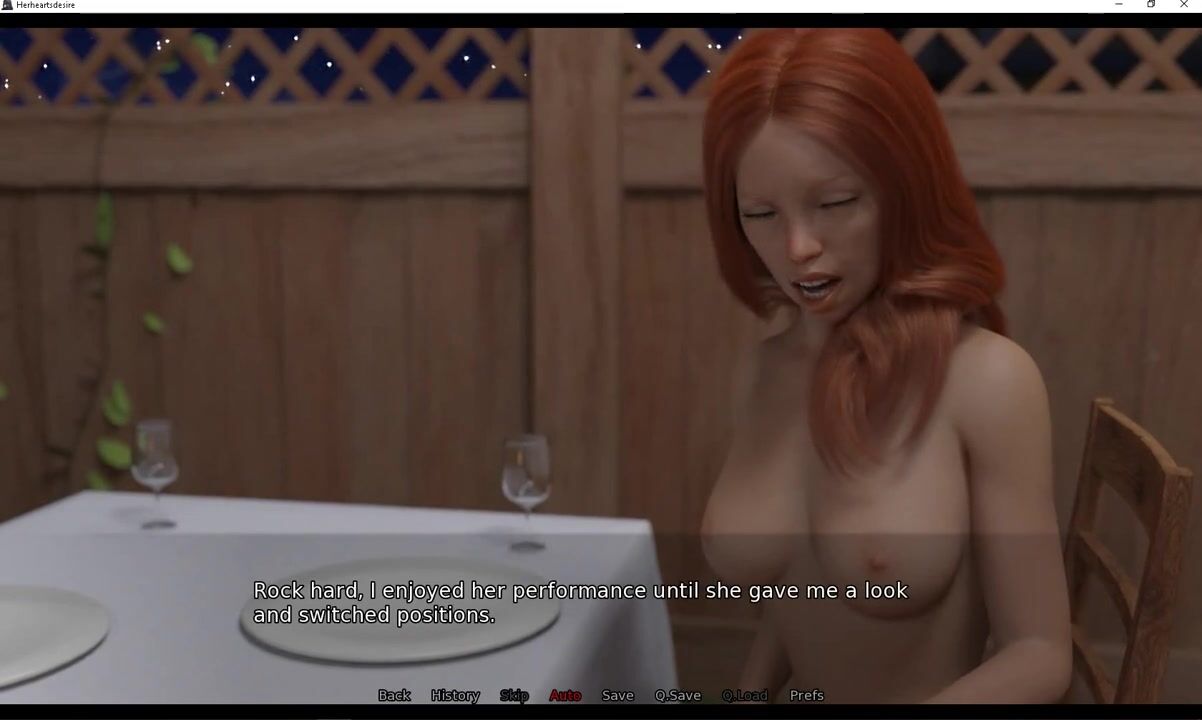Minimize the game window
1202x720 pixels.
(x=1118, y=5)
